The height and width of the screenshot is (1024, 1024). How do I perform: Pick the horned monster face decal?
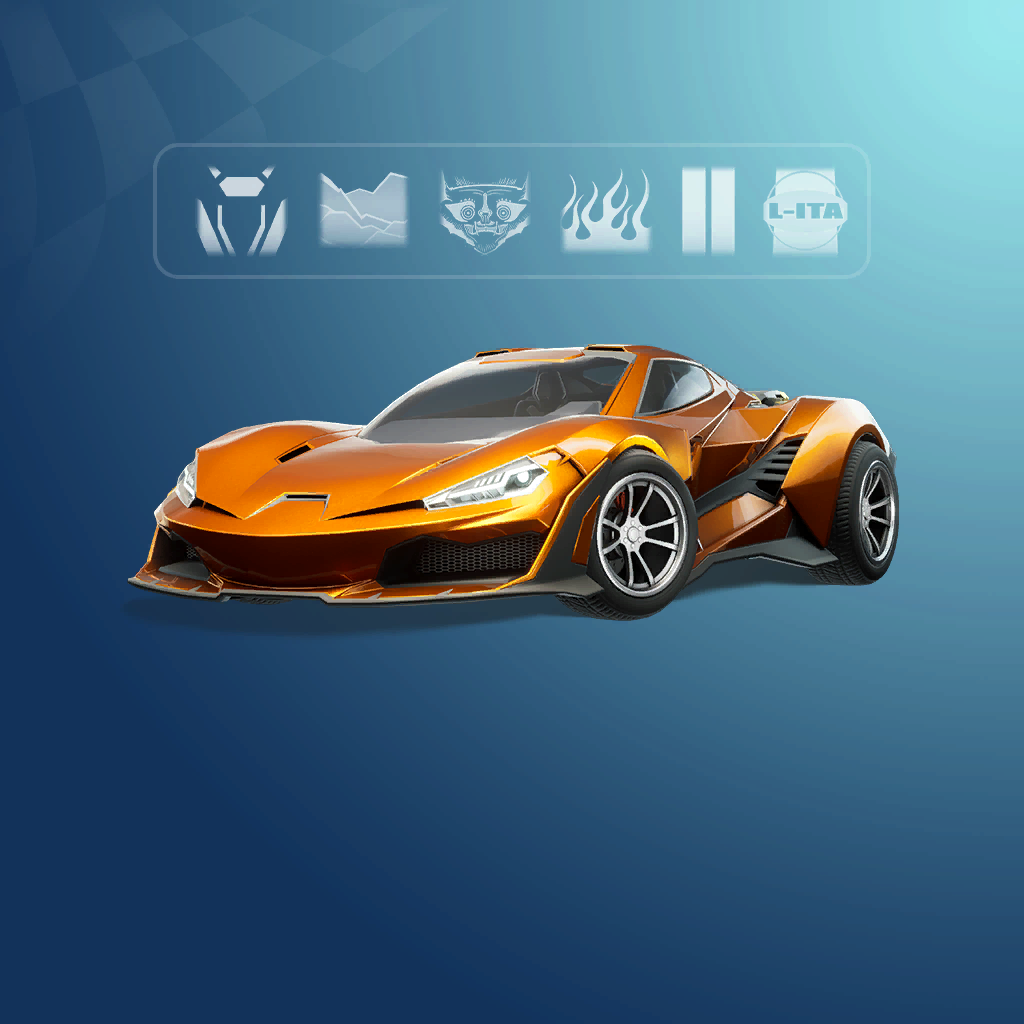pyautogui.click(x=485, y=211)
